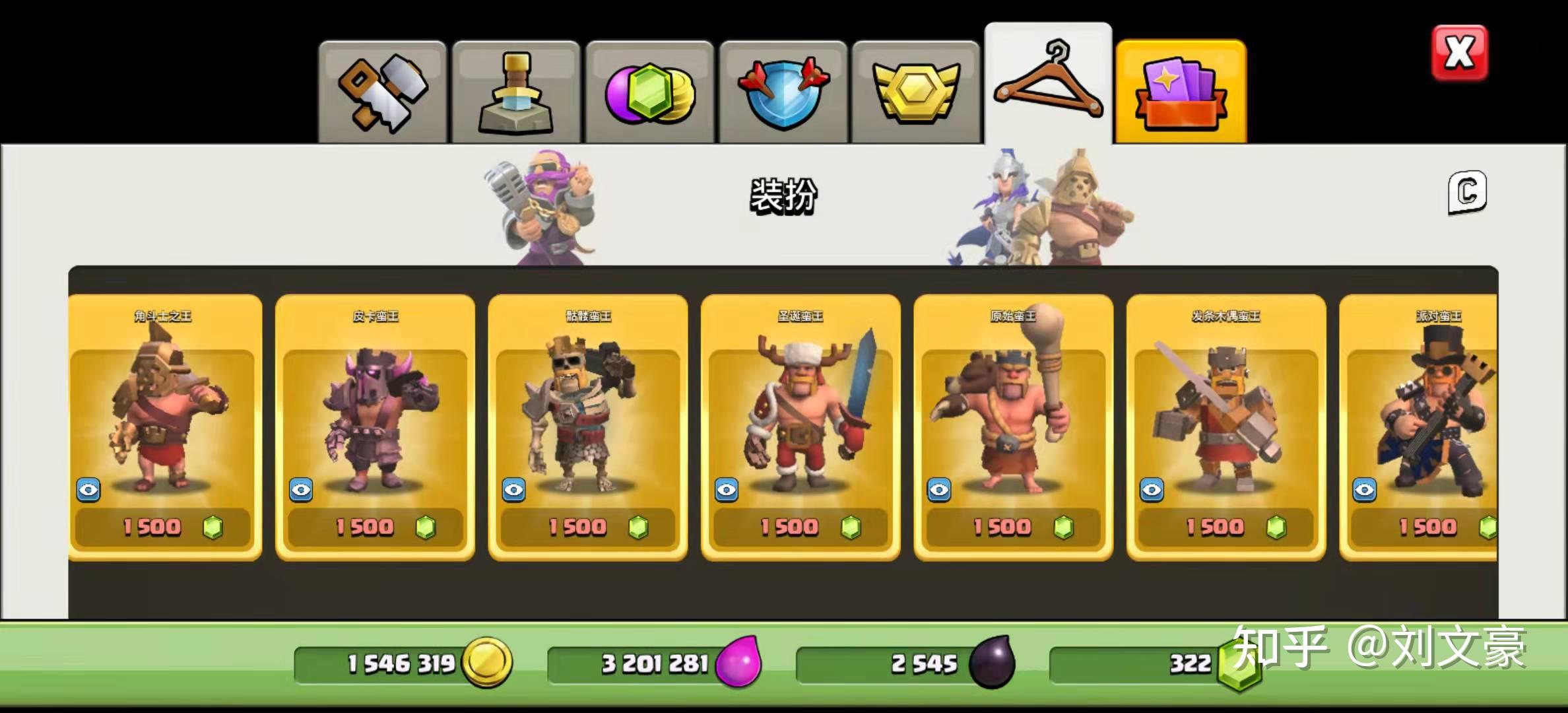
Task: Buy the Christmas King for 1500 gems
Action: click(800, 527)
